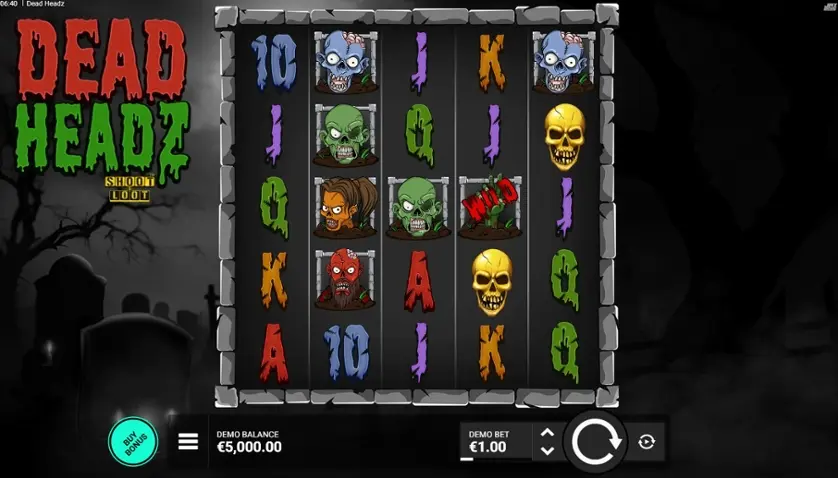Open the hamburger game menu
The height and width of the screenshot is (478, 838).
(188, 442)
